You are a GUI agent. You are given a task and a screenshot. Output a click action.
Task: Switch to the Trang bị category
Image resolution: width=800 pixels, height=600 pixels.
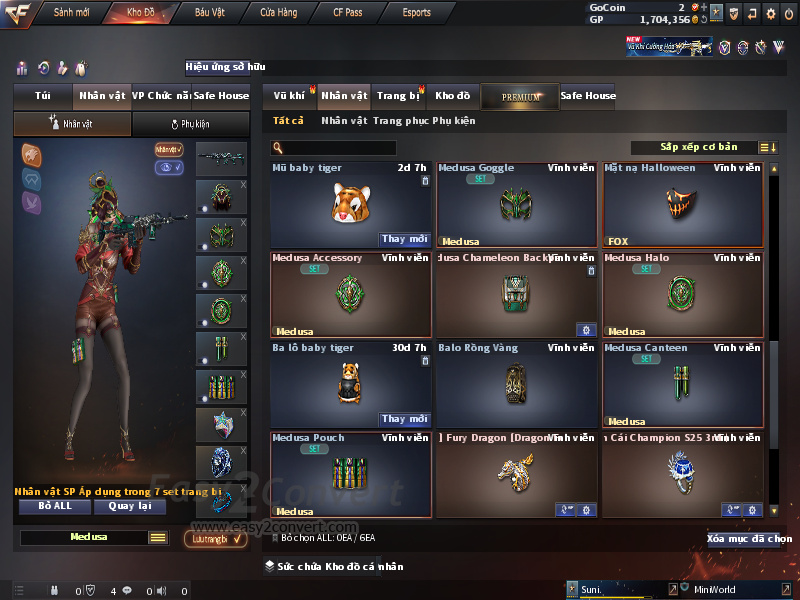tap(398, 96)
